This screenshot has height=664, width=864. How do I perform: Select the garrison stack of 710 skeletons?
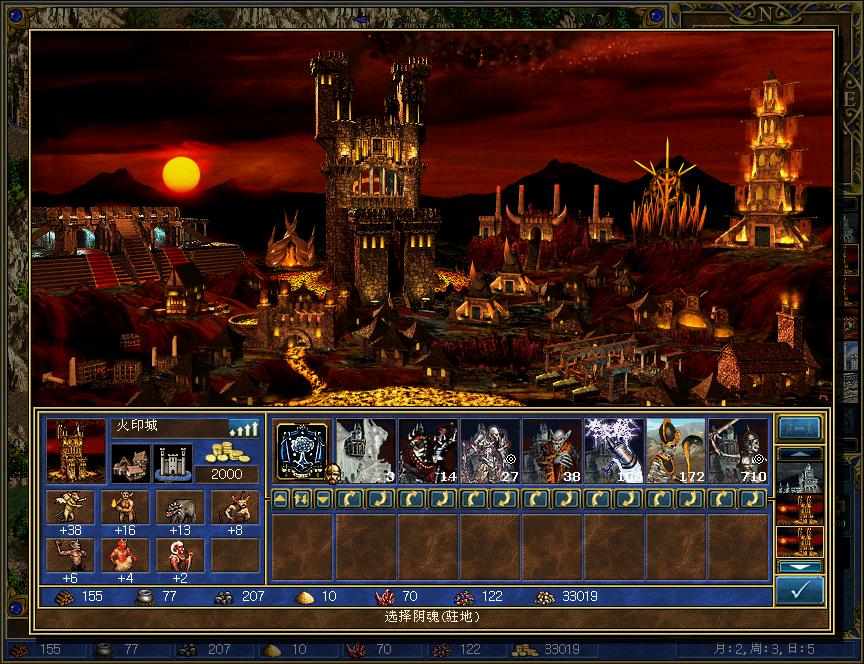[x=737, y=450]
